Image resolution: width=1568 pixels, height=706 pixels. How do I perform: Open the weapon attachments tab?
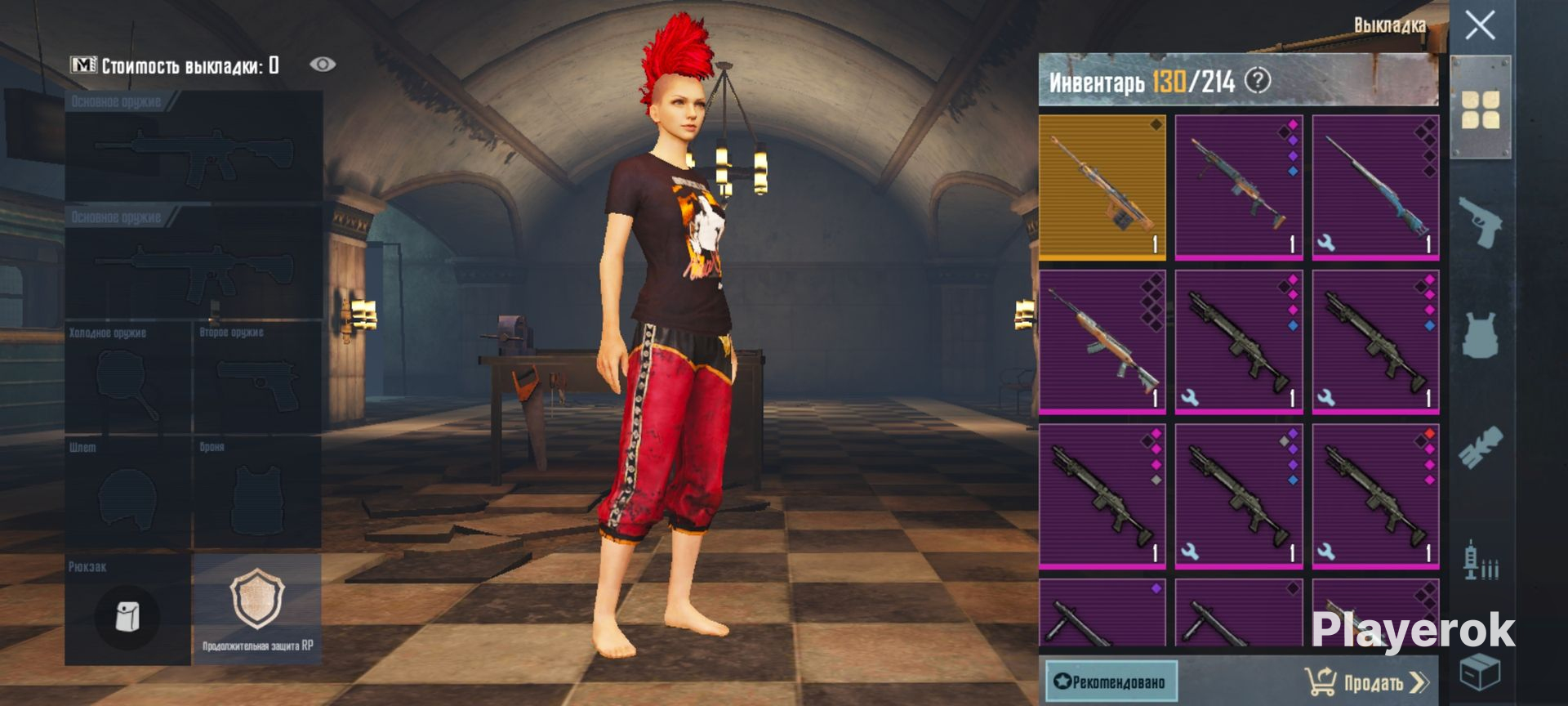click(x=1480, y=447)
